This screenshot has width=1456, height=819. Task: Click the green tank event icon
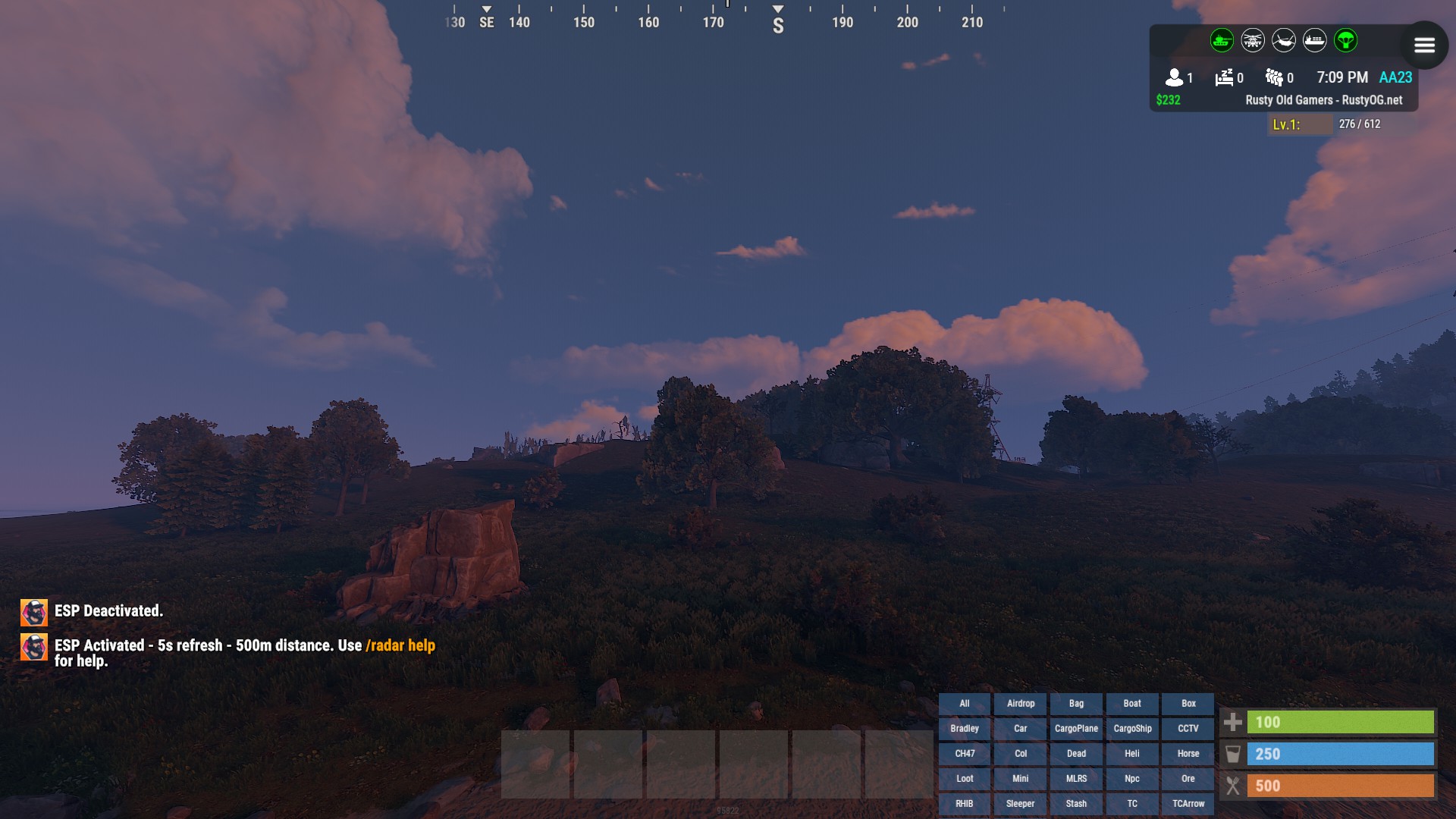pyautogui.click(x=1221, y=41)
